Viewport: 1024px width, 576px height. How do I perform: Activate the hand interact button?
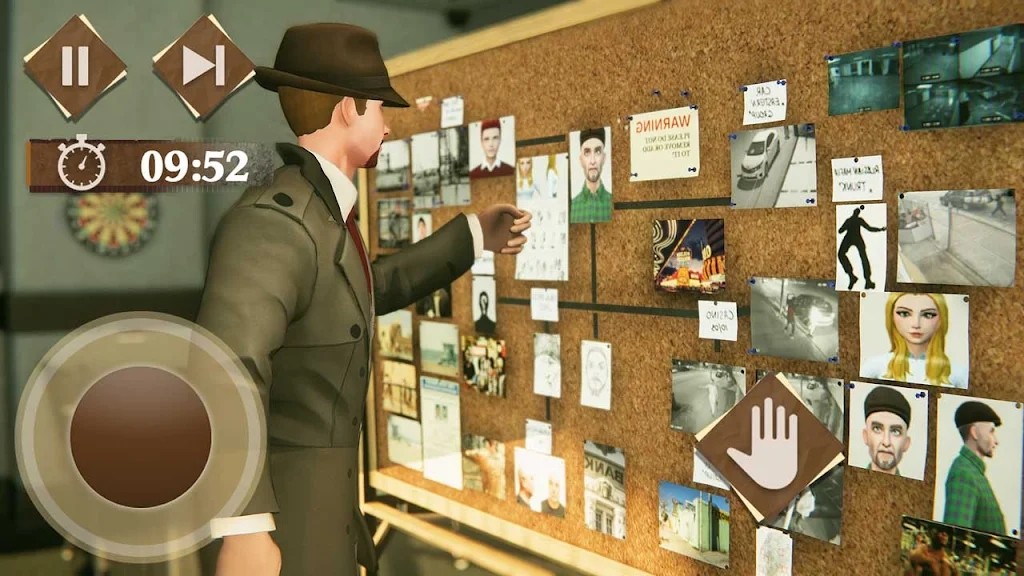tap(769, 447)
